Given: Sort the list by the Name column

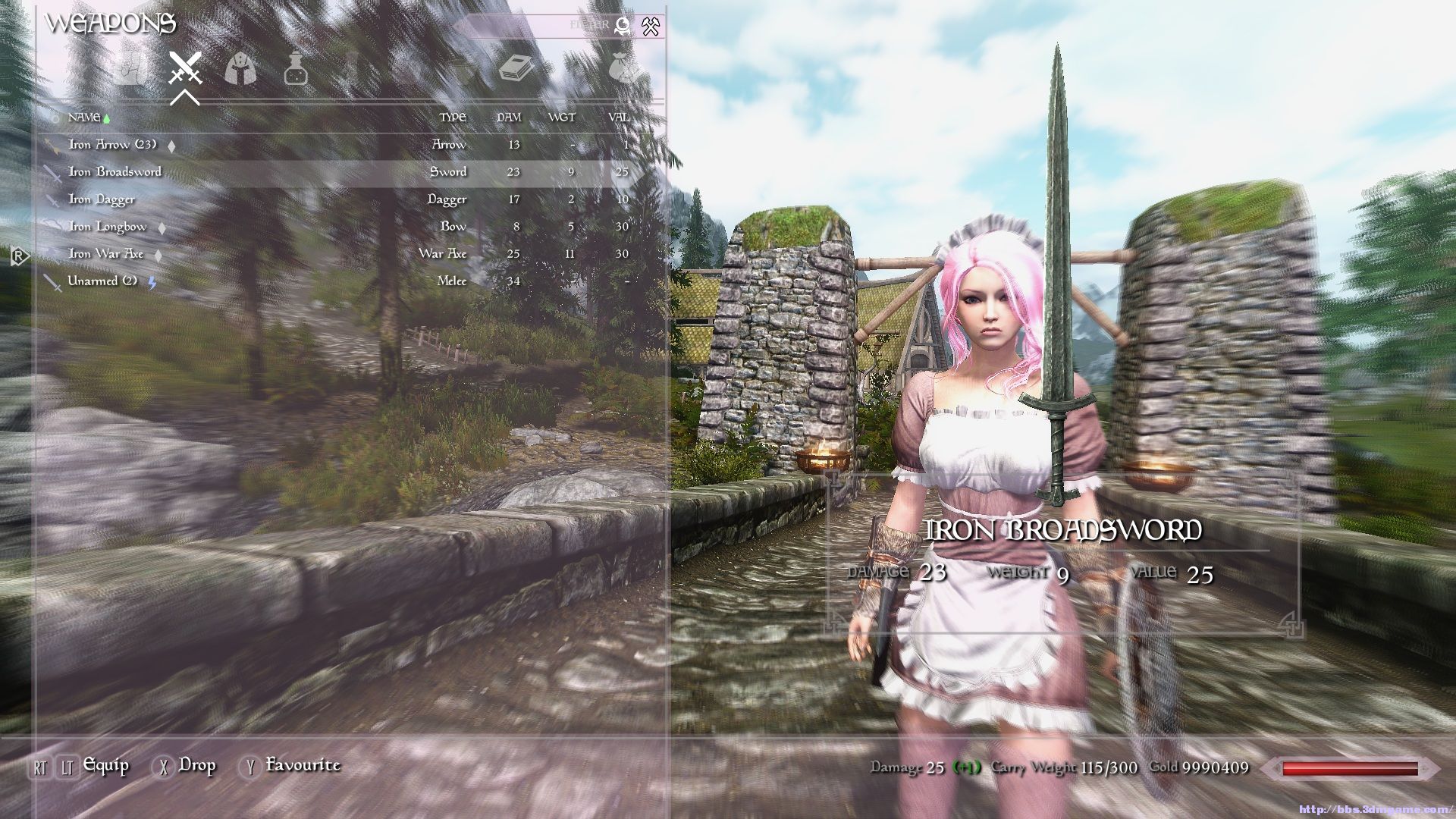Looking at the screenshot, I should pos(83,118).
